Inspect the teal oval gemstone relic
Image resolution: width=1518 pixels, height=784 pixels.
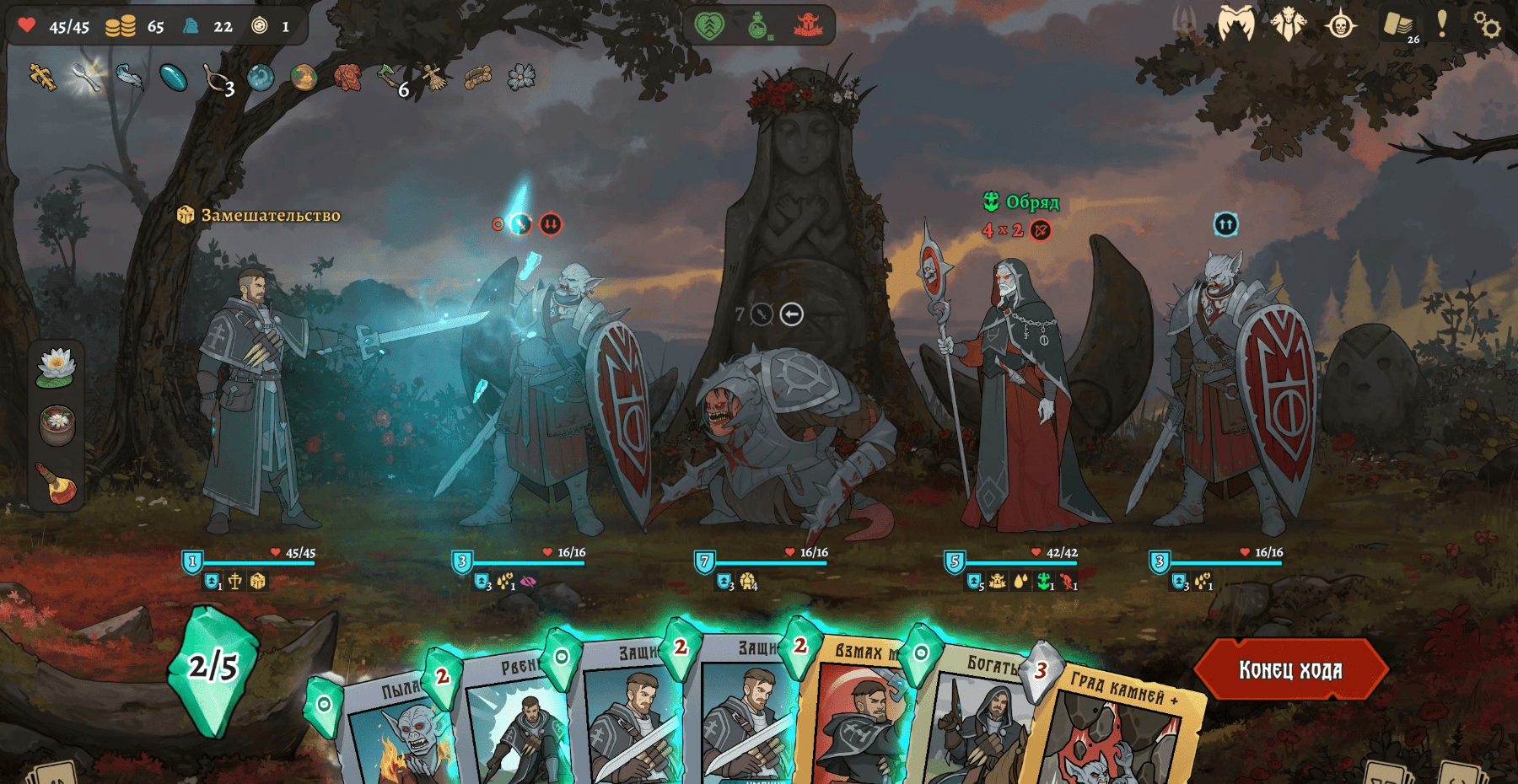(x=174, y=78)
